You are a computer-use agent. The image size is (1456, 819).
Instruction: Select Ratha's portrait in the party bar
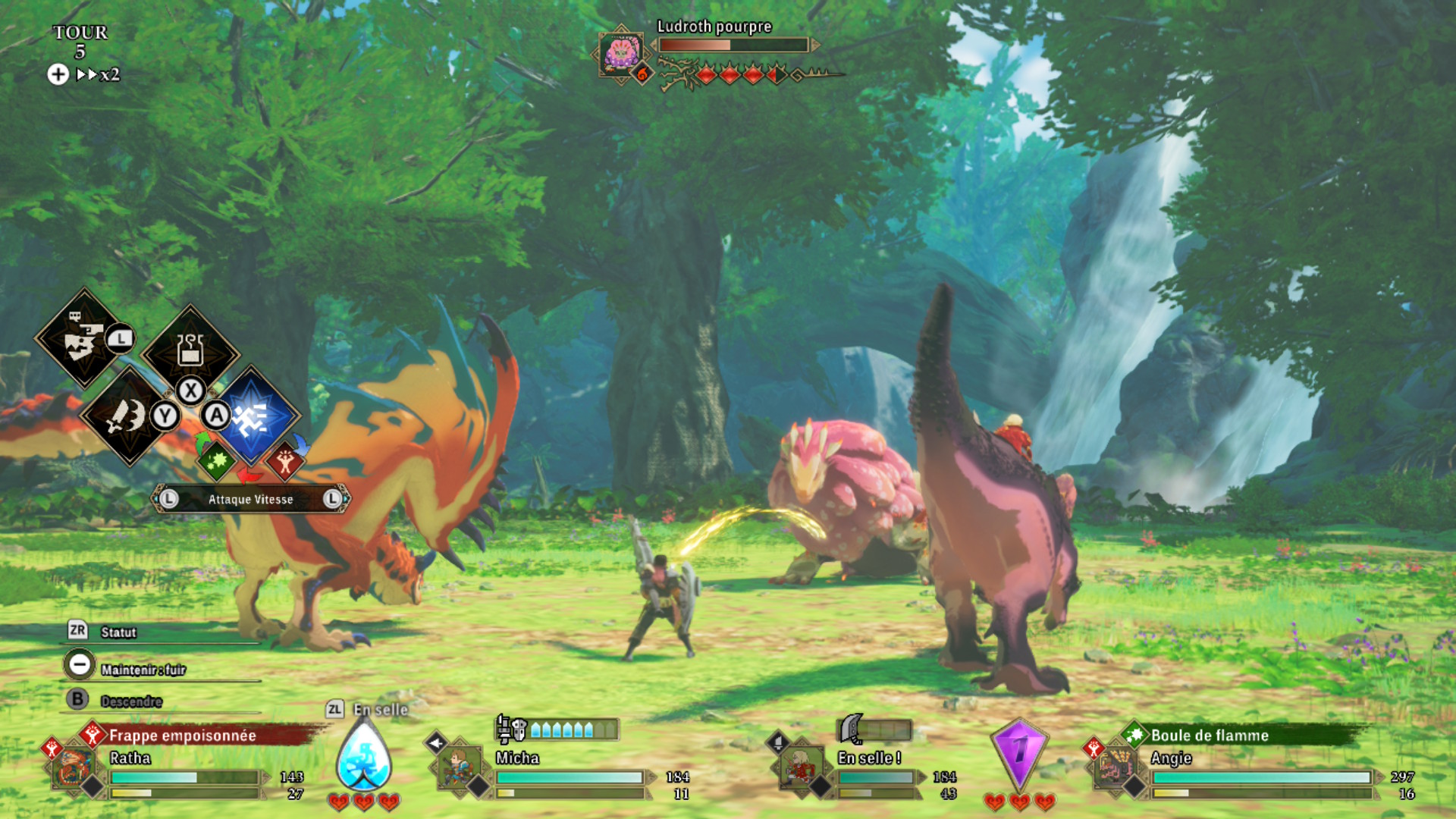(x=74, y=767)
